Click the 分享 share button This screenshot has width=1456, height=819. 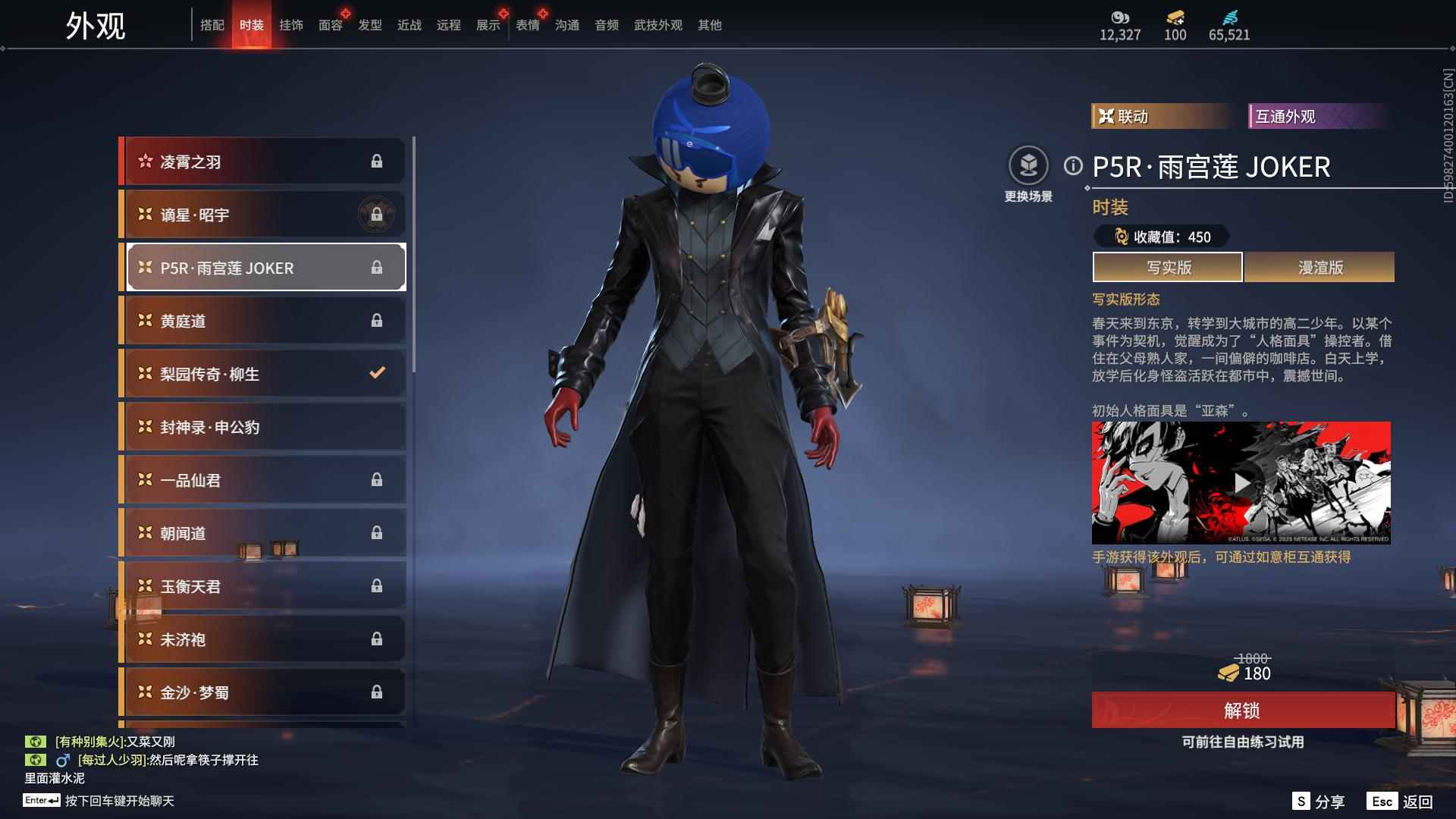[1319, 802]
